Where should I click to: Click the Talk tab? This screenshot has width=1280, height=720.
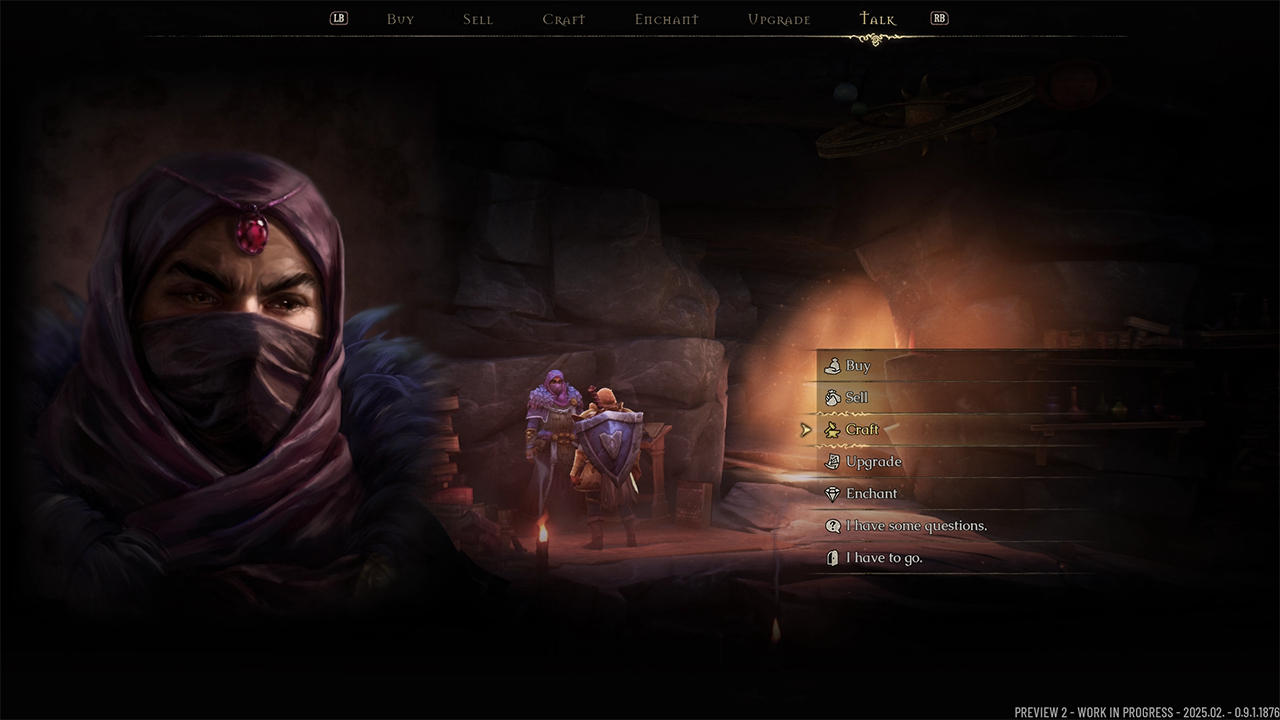(878, 19)
